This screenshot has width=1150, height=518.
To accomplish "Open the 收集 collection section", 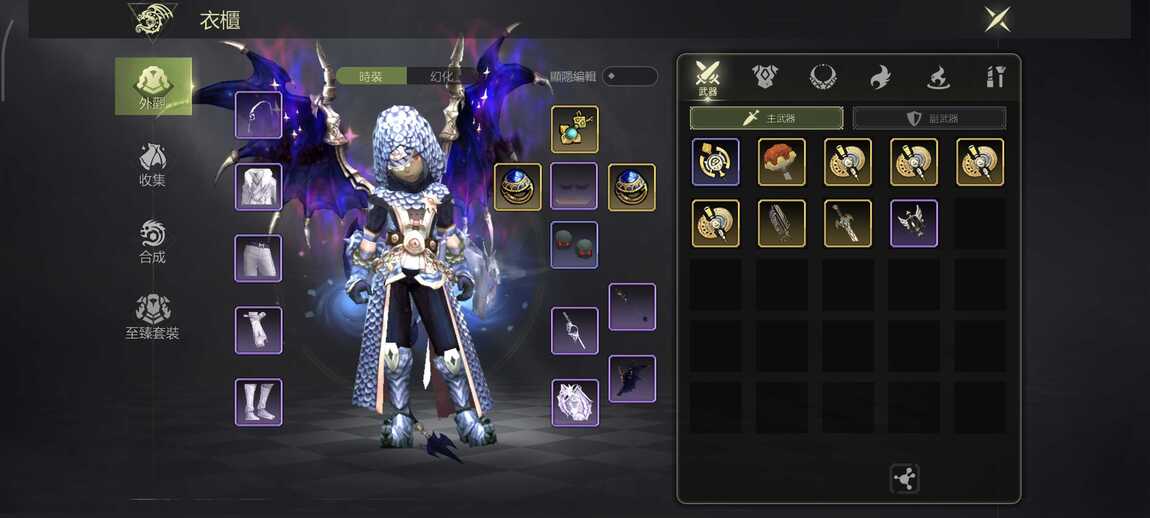I will point(152,165).
